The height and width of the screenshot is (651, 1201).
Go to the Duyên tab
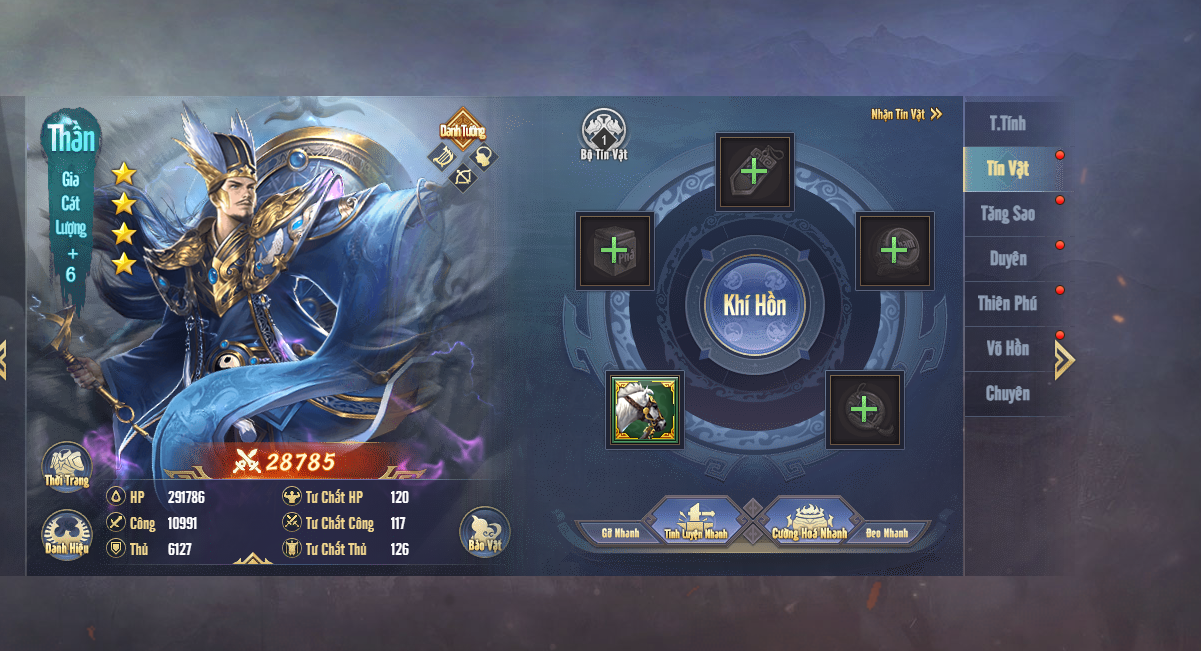[x=1008, y=259]
